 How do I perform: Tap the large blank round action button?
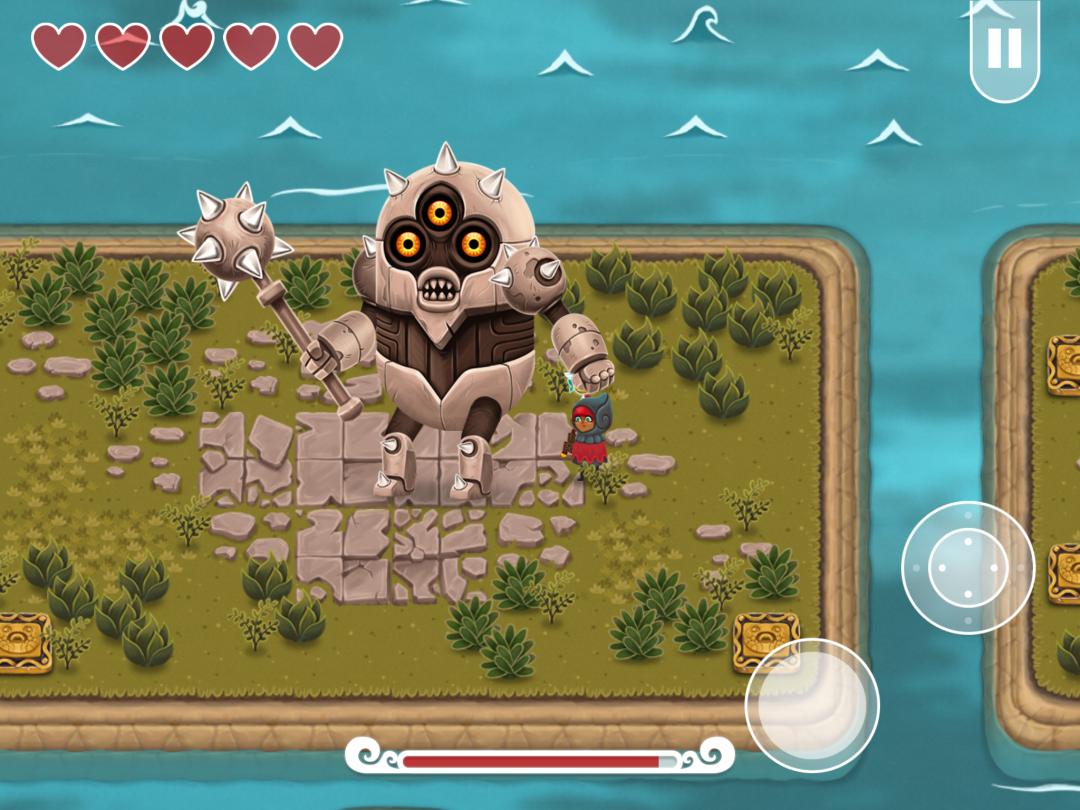tap(811, 705)
